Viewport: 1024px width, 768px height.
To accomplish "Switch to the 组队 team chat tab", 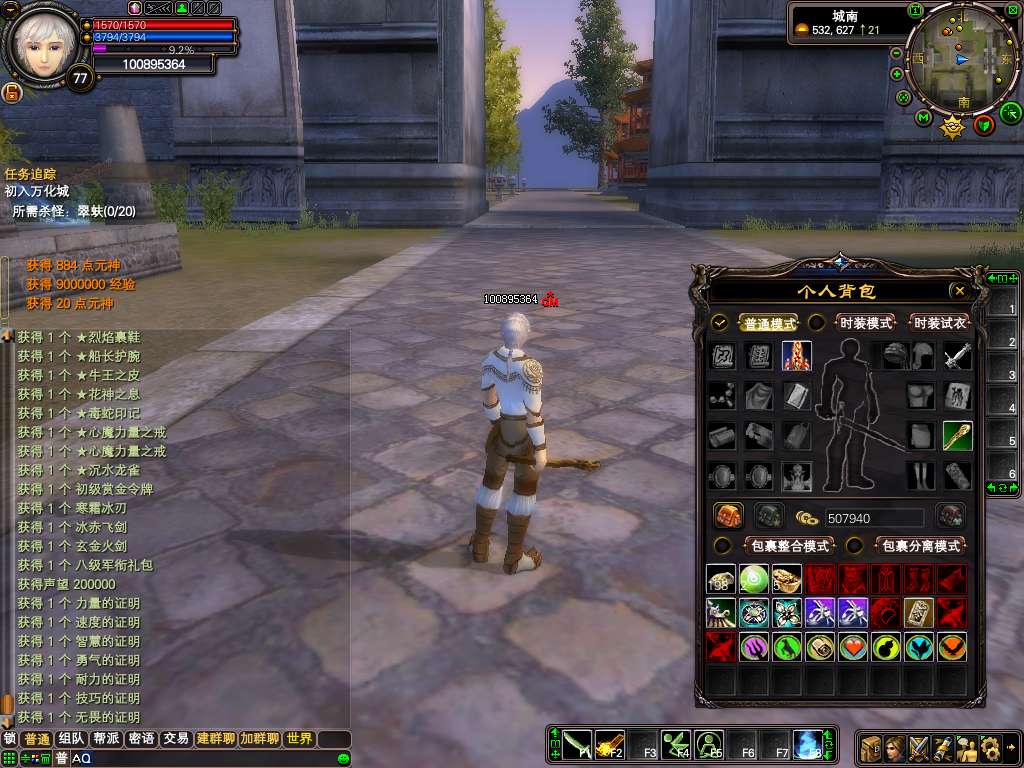I will tap(71, 739).
